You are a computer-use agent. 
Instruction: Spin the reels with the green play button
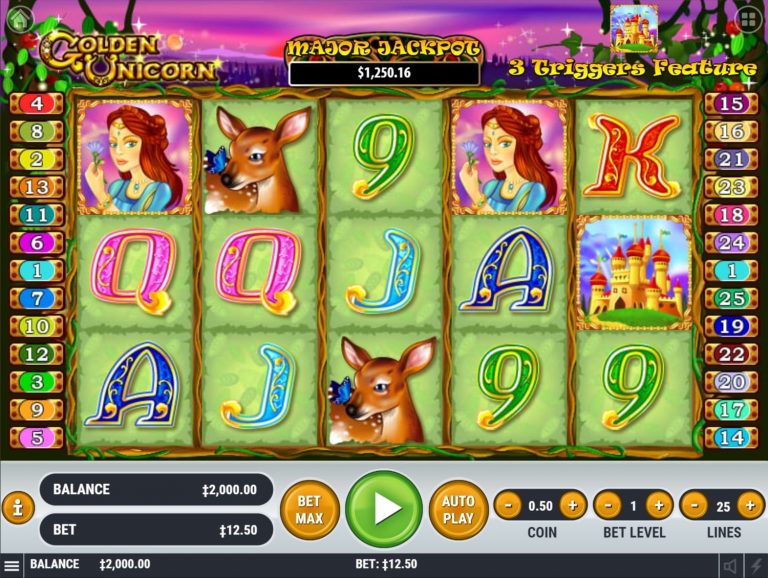pyautogui.click(x=384, y=508)
